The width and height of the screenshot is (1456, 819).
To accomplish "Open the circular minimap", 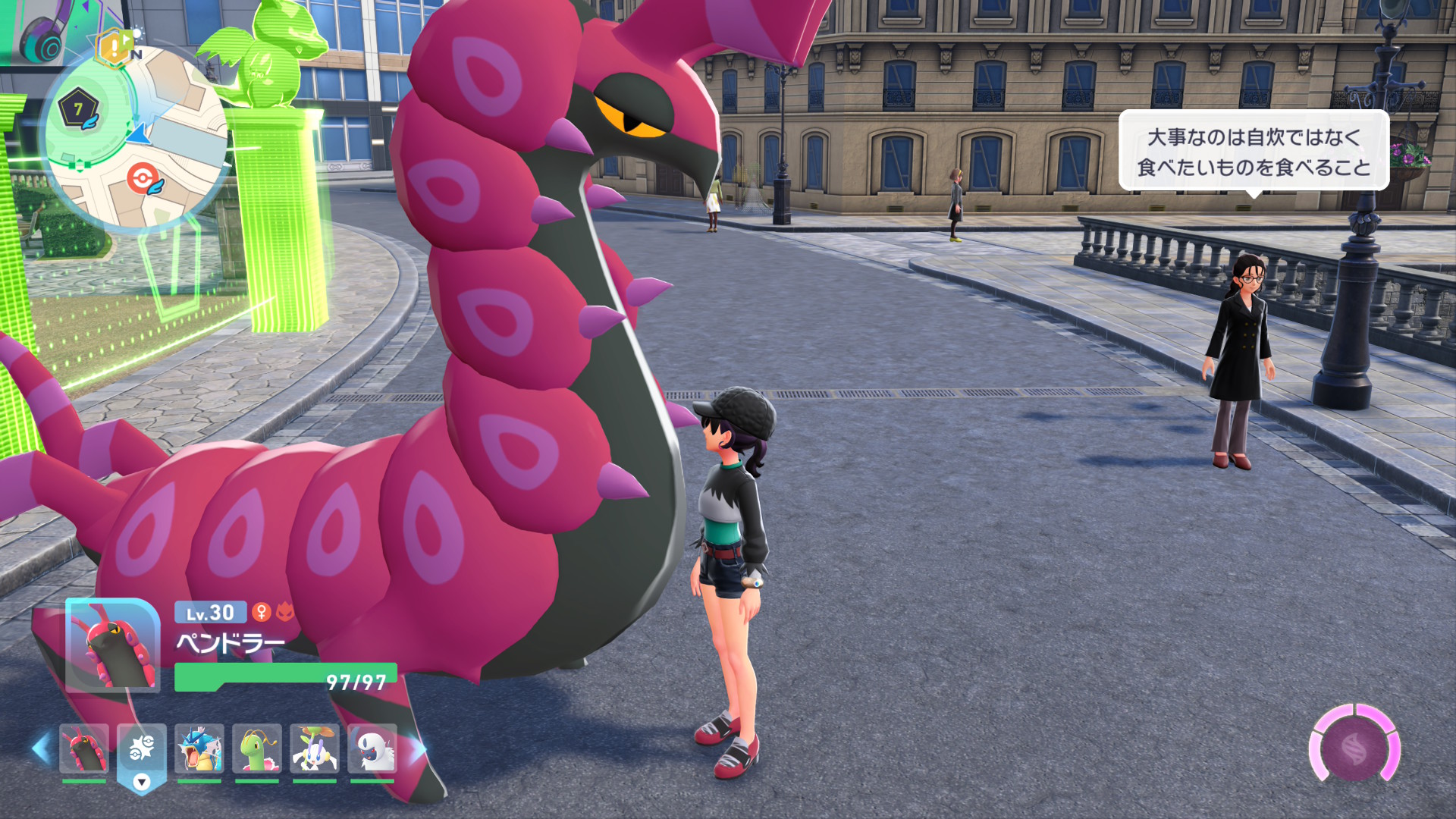I will click(x=136, y=138).
